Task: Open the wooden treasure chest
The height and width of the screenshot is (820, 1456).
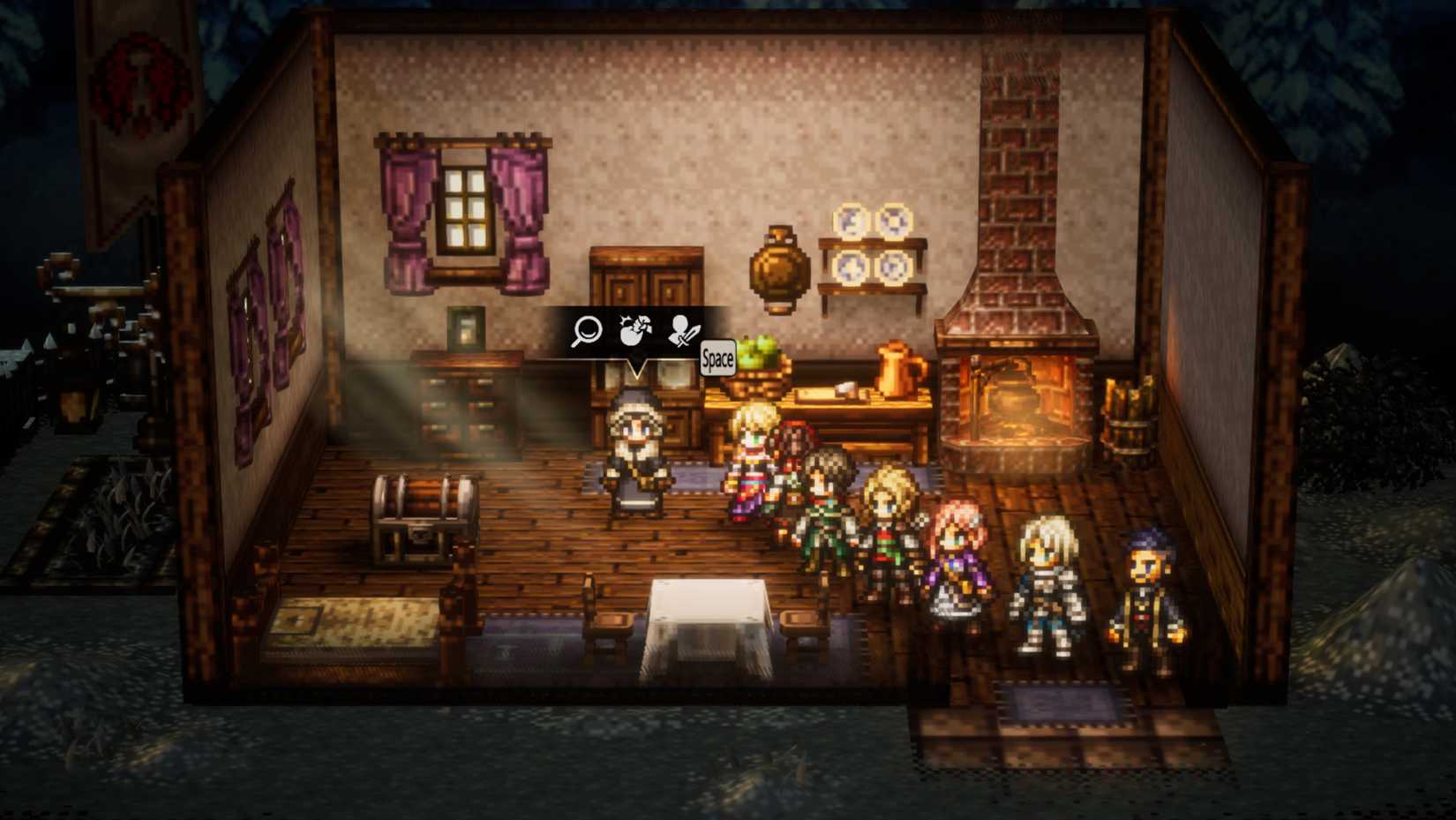Action: [424, 516]
